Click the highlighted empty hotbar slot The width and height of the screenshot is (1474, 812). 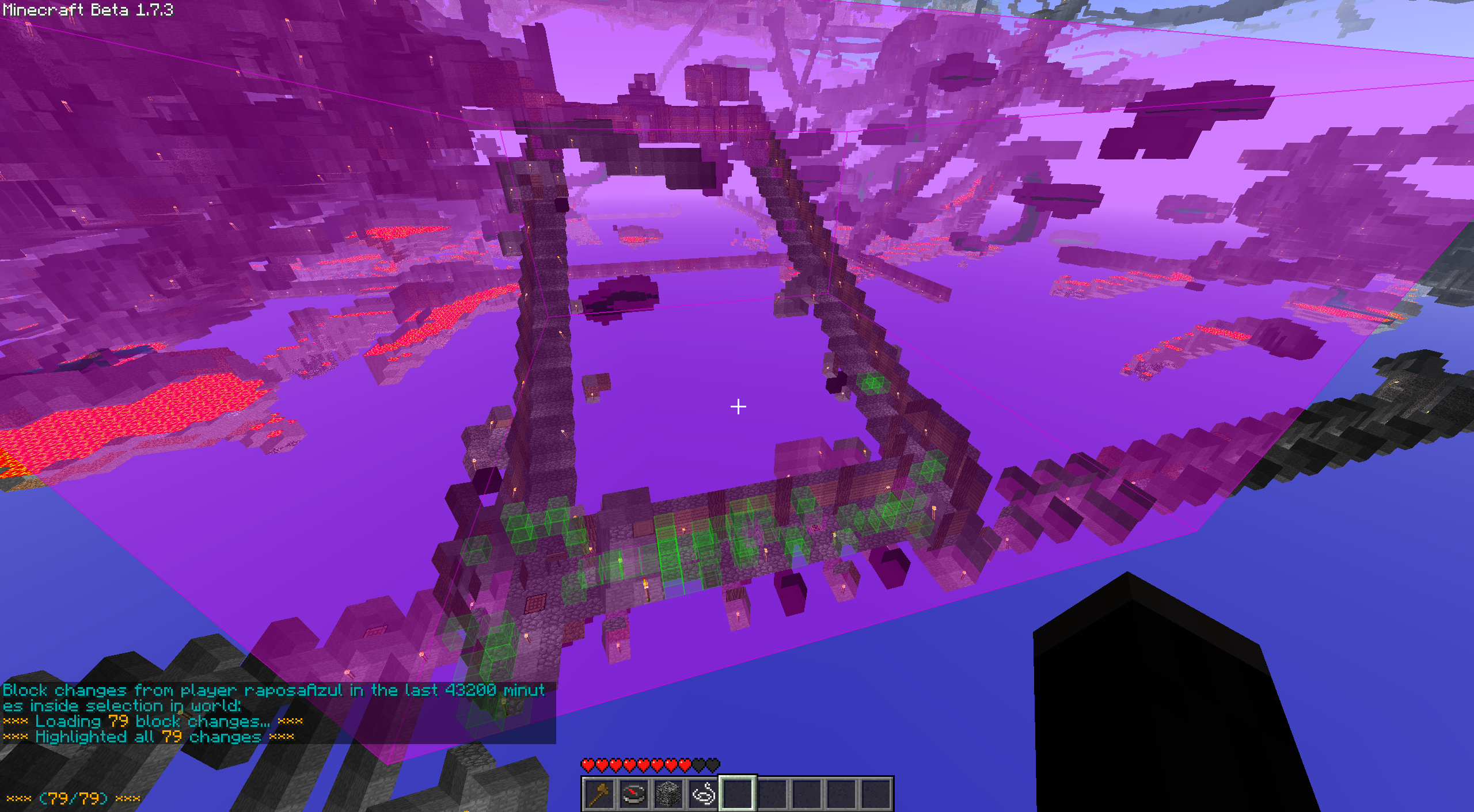[738, 794]
